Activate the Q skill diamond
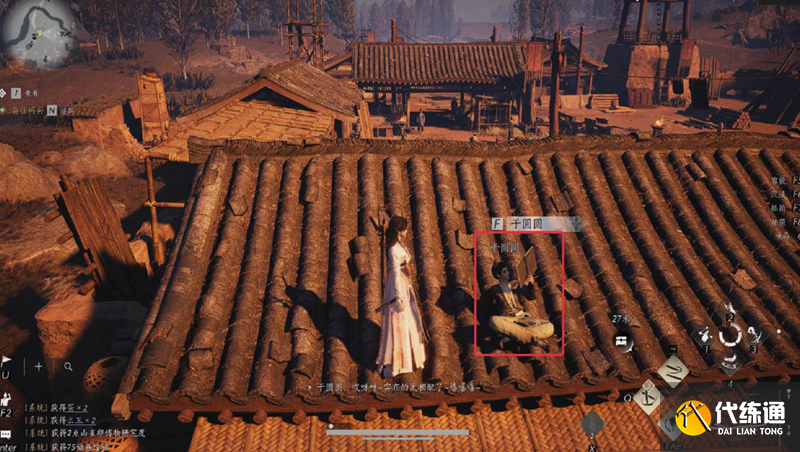The width and height of the screenshot is (800, 452). [x=648, y=397]
